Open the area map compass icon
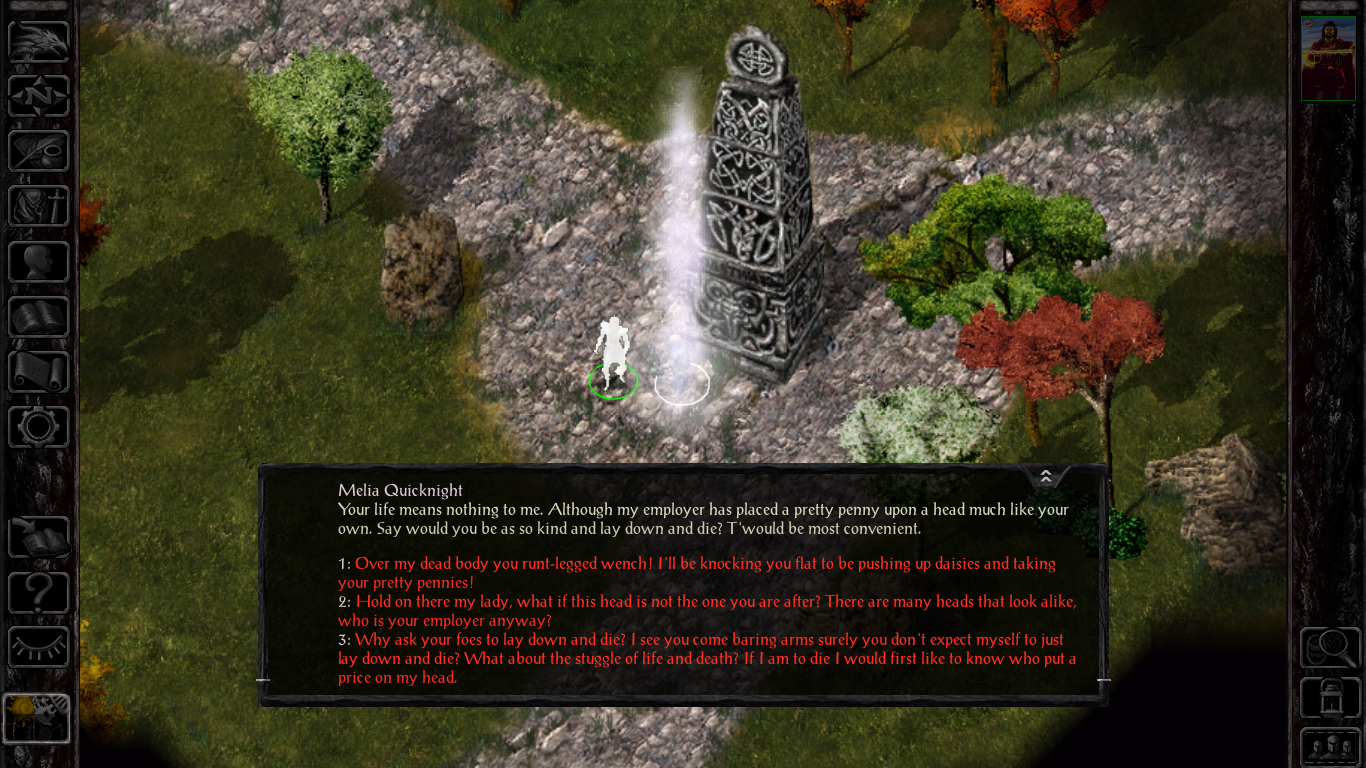The image size is (1366, 768). [39, 96]
